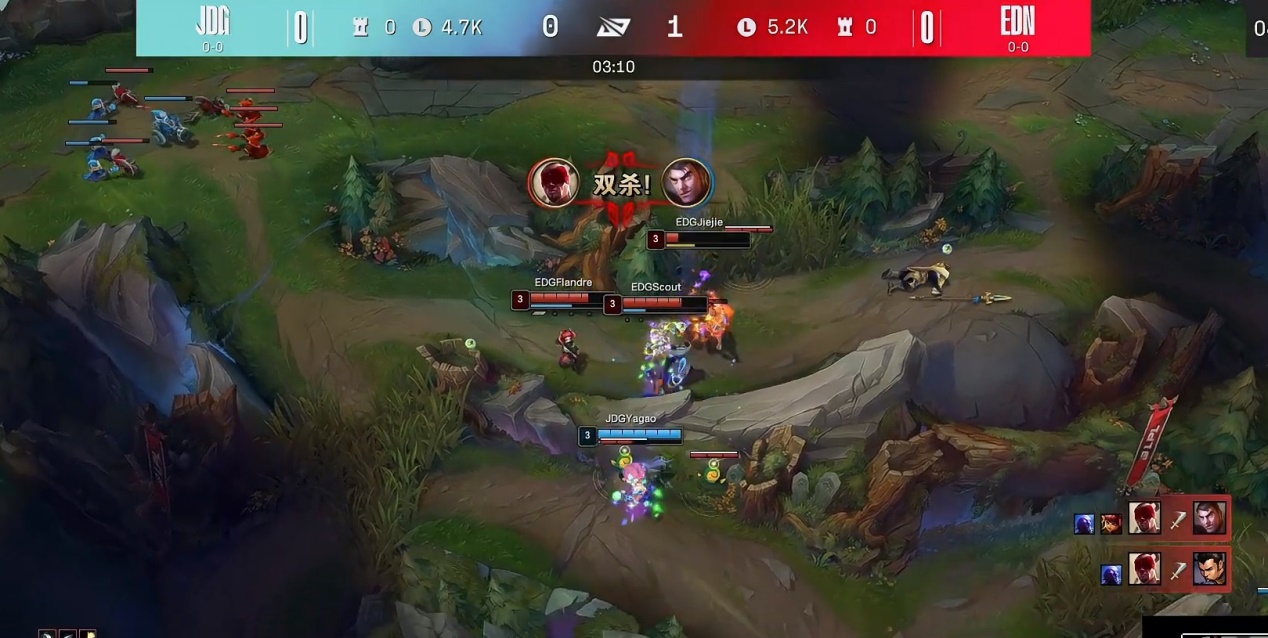The width and height of the screenshot is (1268, 638).
Task: Select the black-haired victim portrait in bottom kill feed row
Action: pos(1209,569)
